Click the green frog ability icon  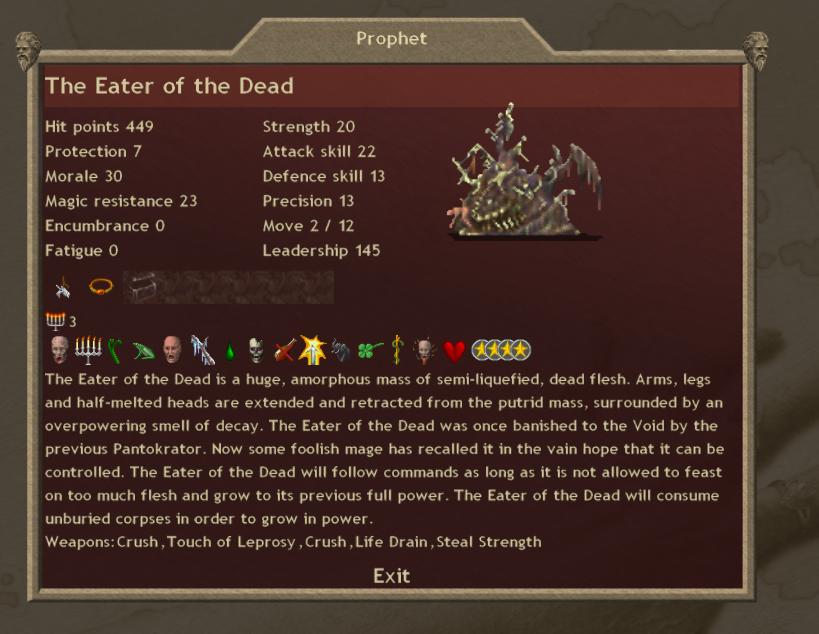145,351
